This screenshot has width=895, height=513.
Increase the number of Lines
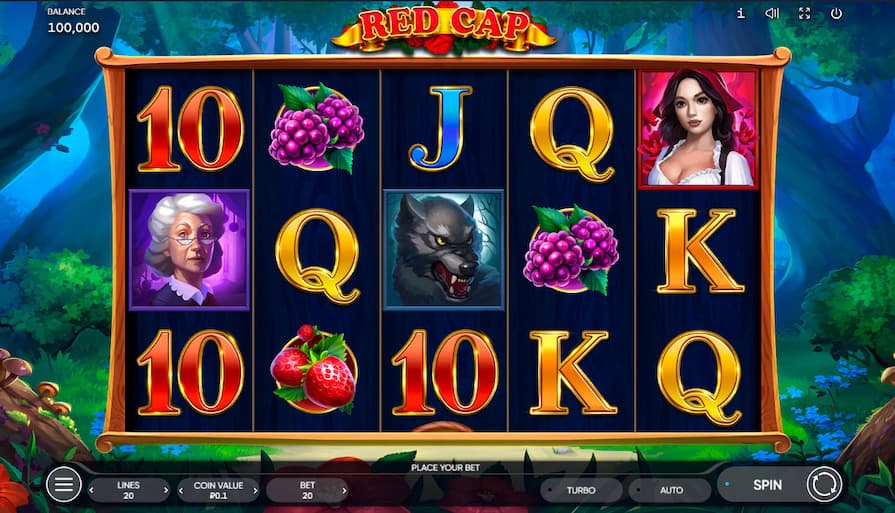click(x=164, y=490)
